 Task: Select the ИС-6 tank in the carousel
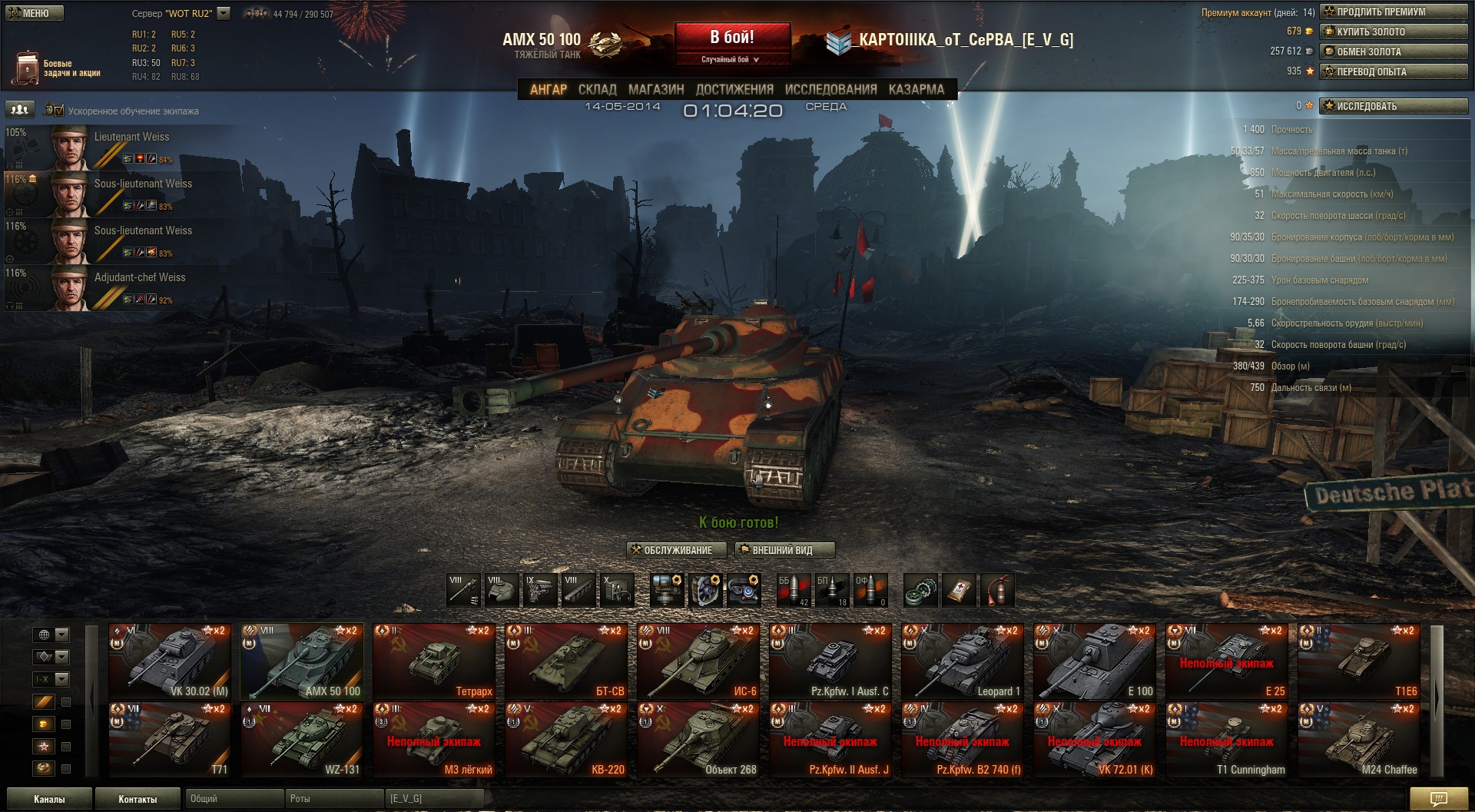pos(698,661)
